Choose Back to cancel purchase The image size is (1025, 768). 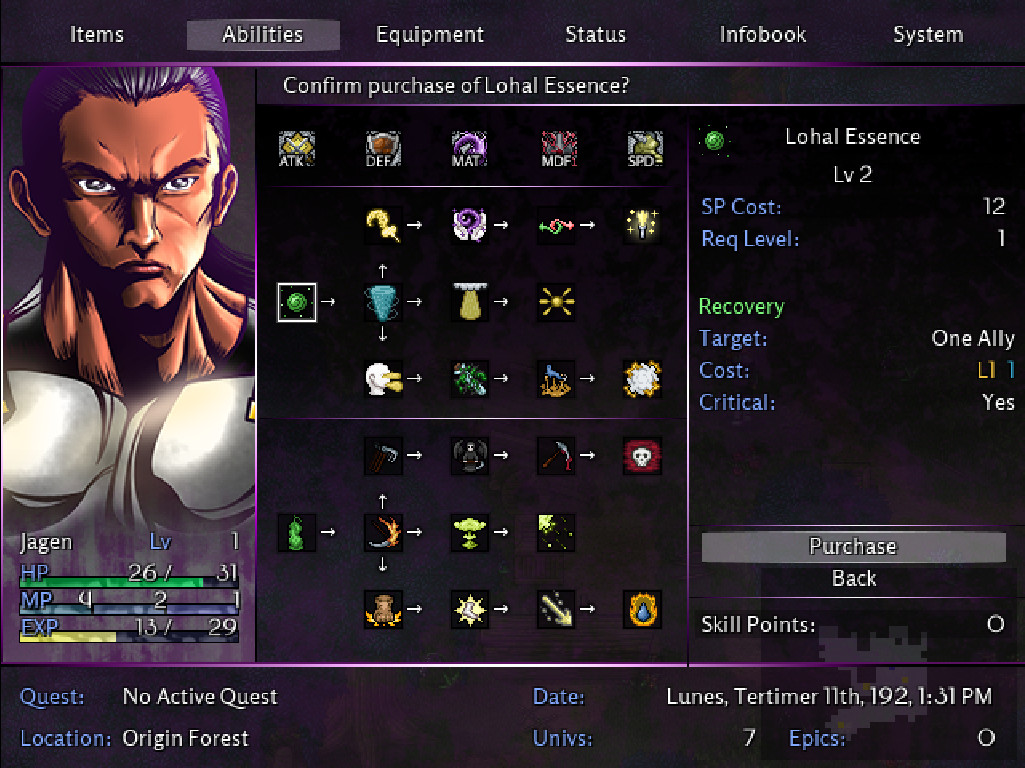[853, 578]
